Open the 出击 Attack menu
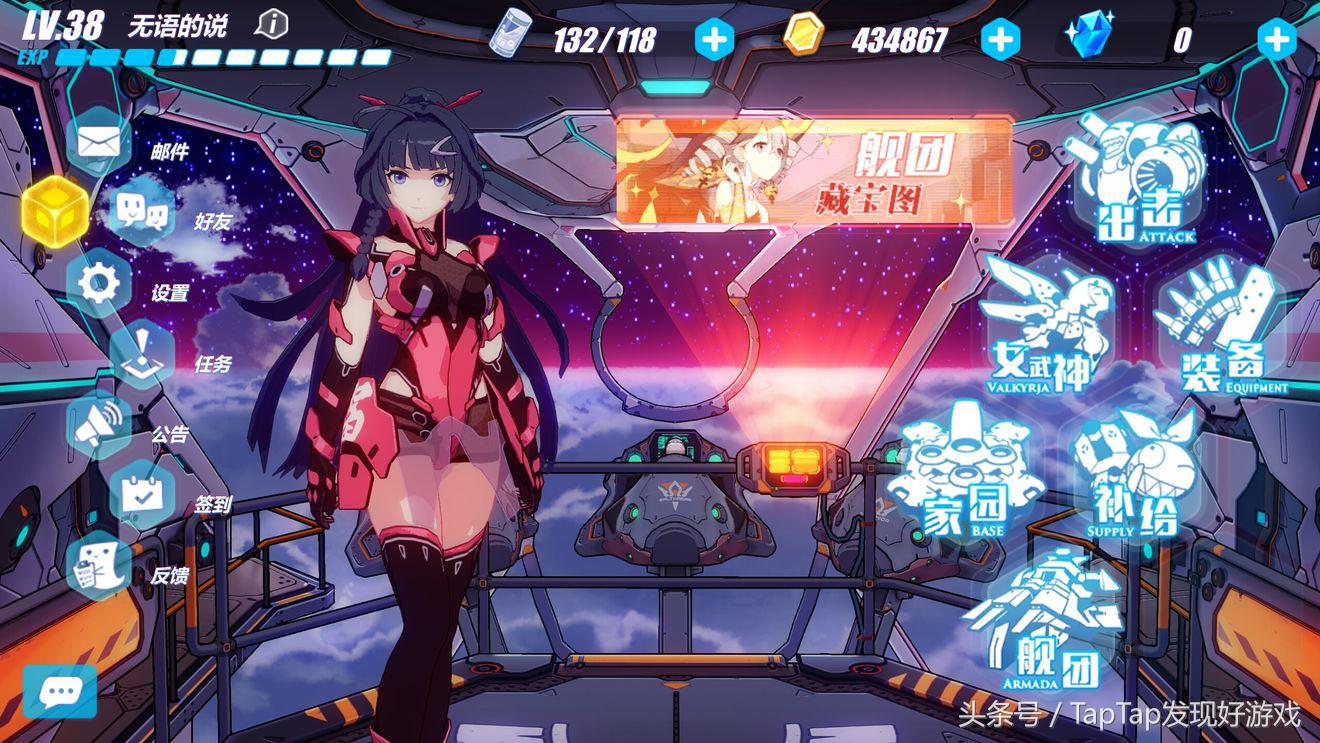 click(1137, 180)
